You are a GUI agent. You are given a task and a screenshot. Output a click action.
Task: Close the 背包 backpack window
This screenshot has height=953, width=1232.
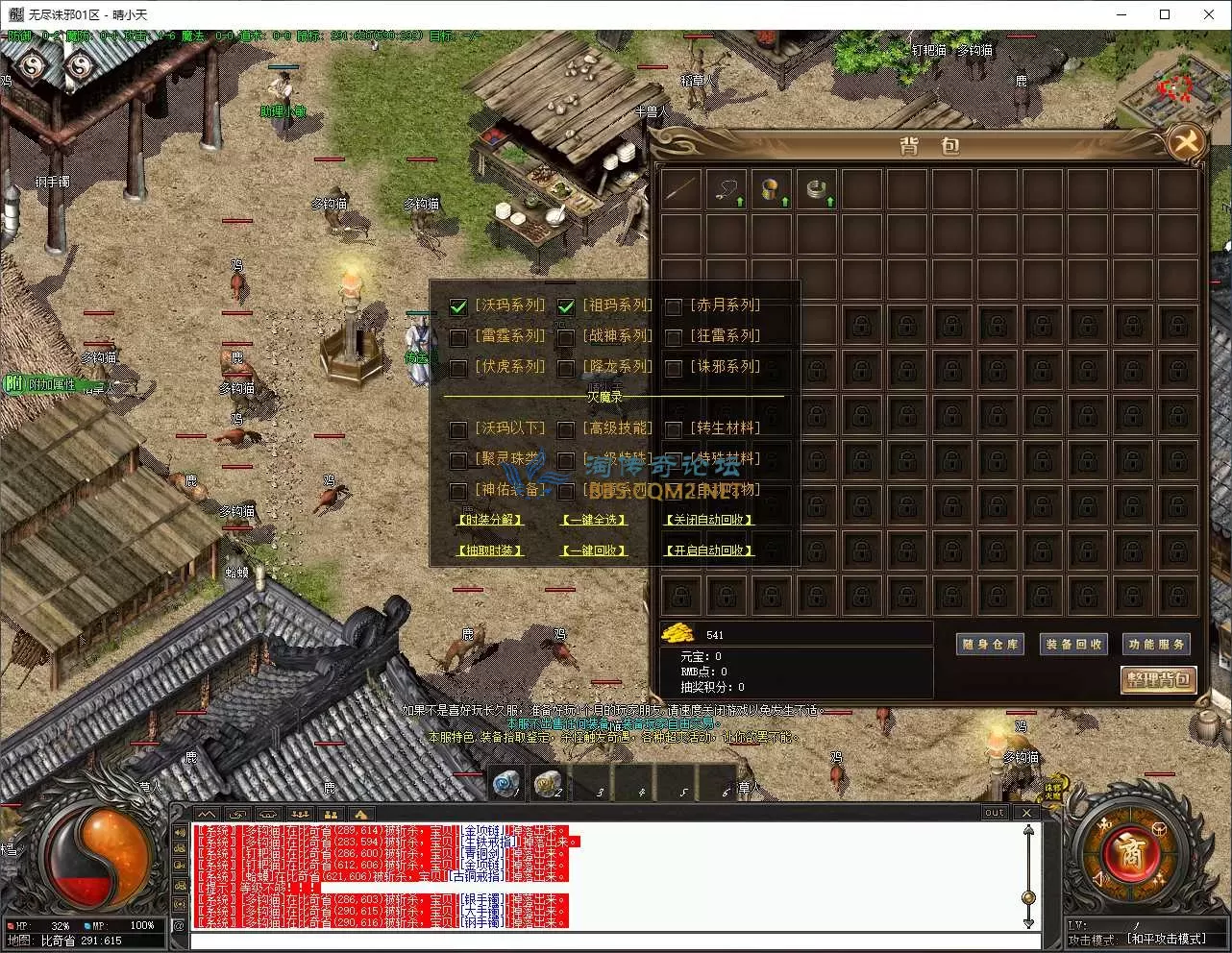[x=1188, y=143]
